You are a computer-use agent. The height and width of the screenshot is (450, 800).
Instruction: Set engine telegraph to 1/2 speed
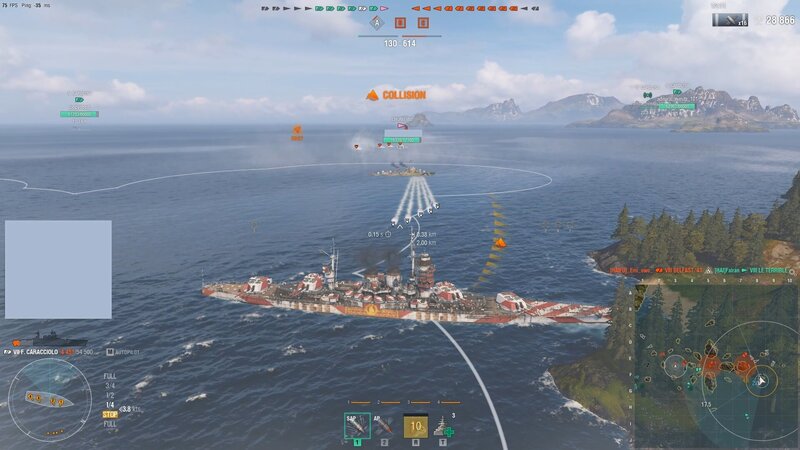(110, 394)
